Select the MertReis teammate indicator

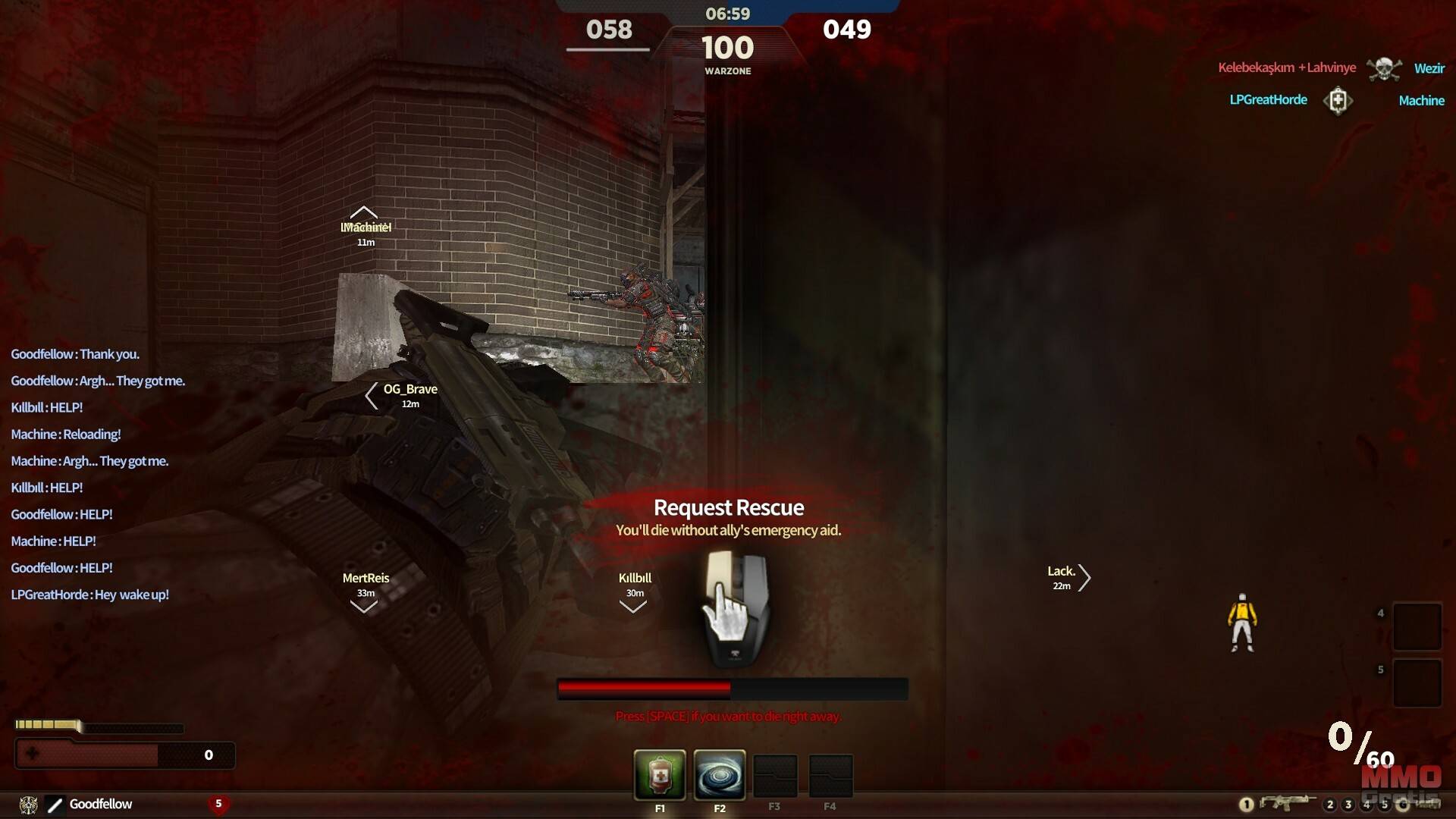[366, 579]
